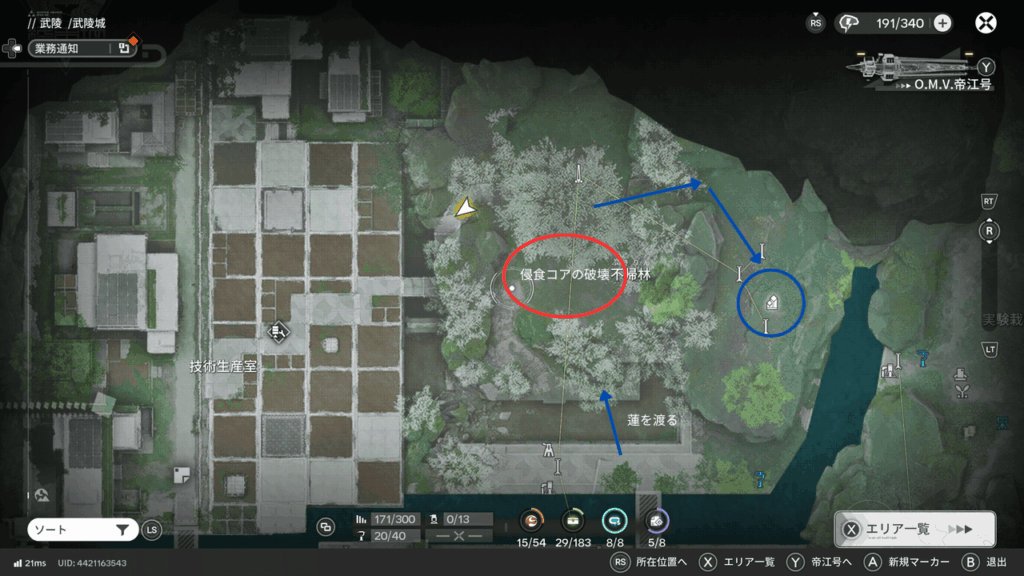Screen dimensions: 1024x576
Task: Add stamina with the plus button
Action: [x=942, y=23]
